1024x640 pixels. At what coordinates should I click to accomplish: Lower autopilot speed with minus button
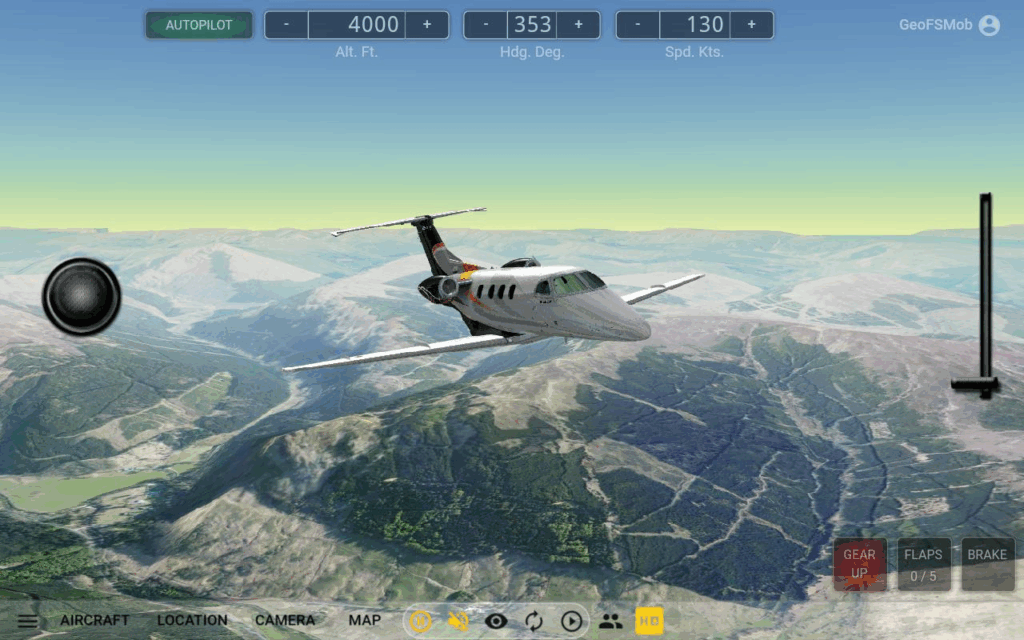pos(638,25)
